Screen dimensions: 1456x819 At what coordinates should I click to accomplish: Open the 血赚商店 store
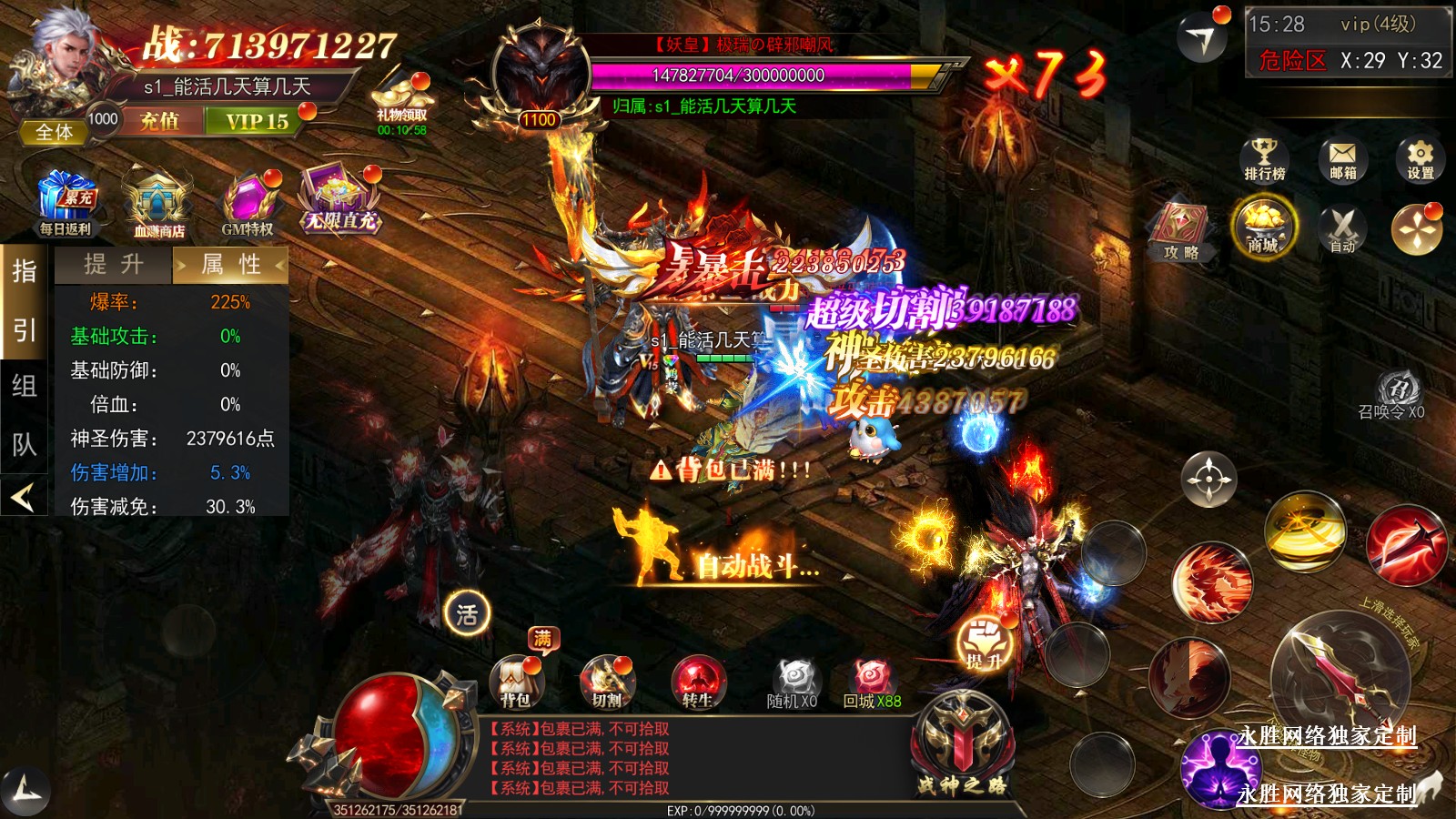pos(158,207)
